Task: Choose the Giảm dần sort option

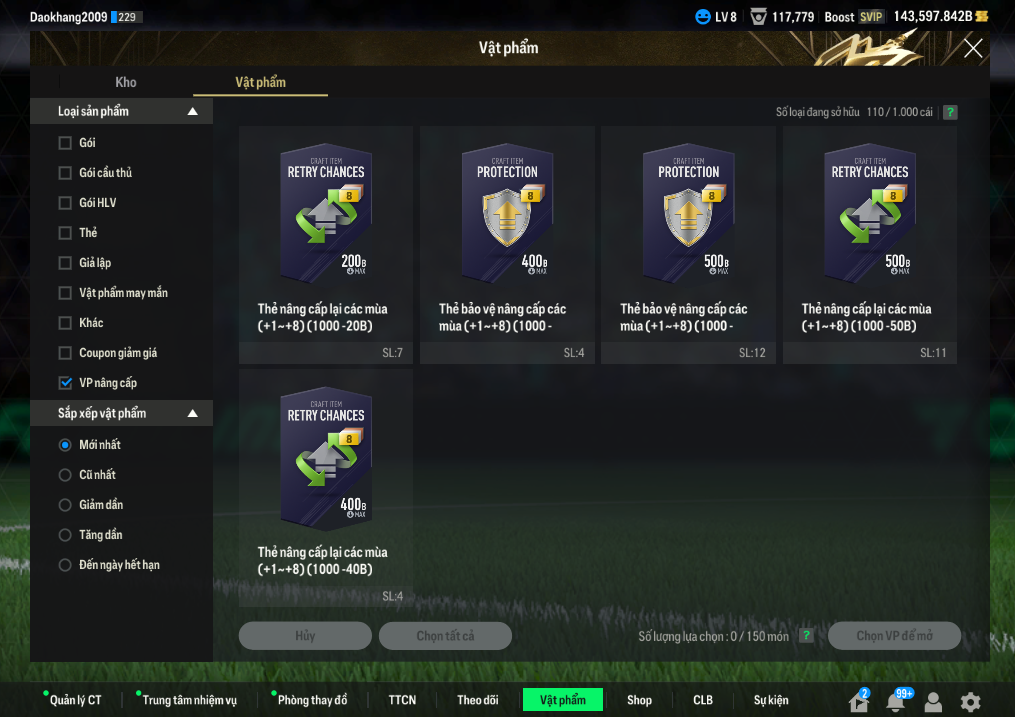Action: (65, 505)
